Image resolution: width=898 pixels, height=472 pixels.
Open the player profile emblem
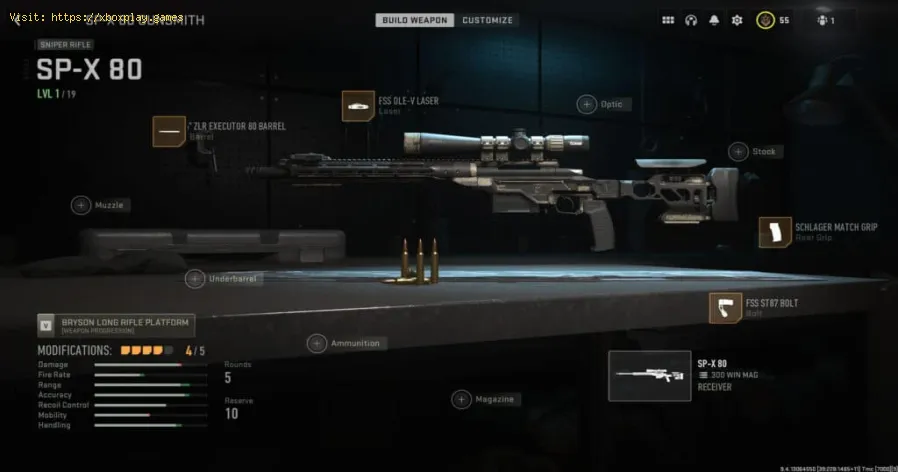(x=763, y=20)
